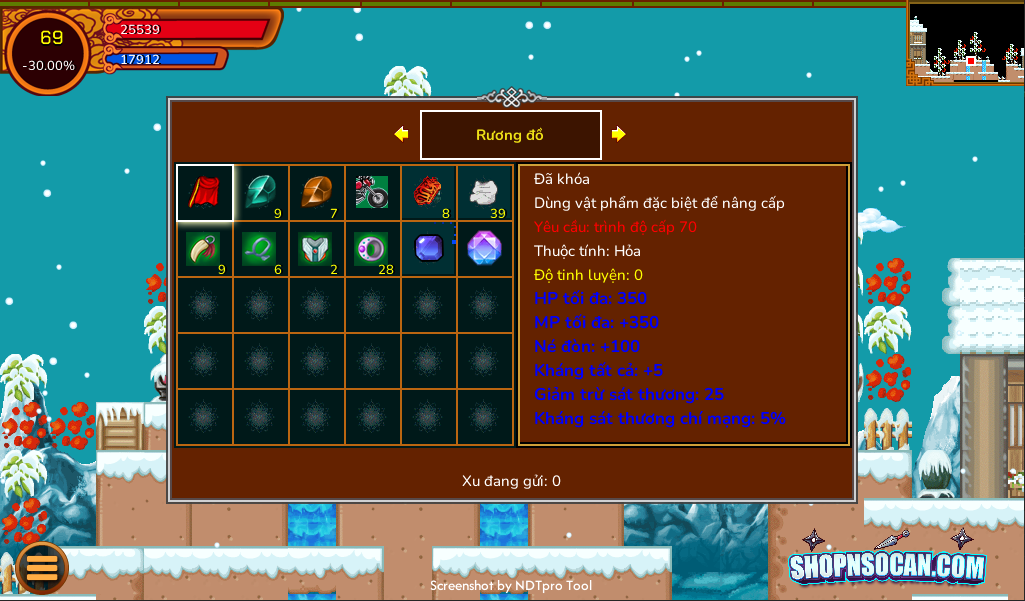Select the teal gemstone stack
The width and height of the screenshot is (1025, 601).
click(261, 193)
